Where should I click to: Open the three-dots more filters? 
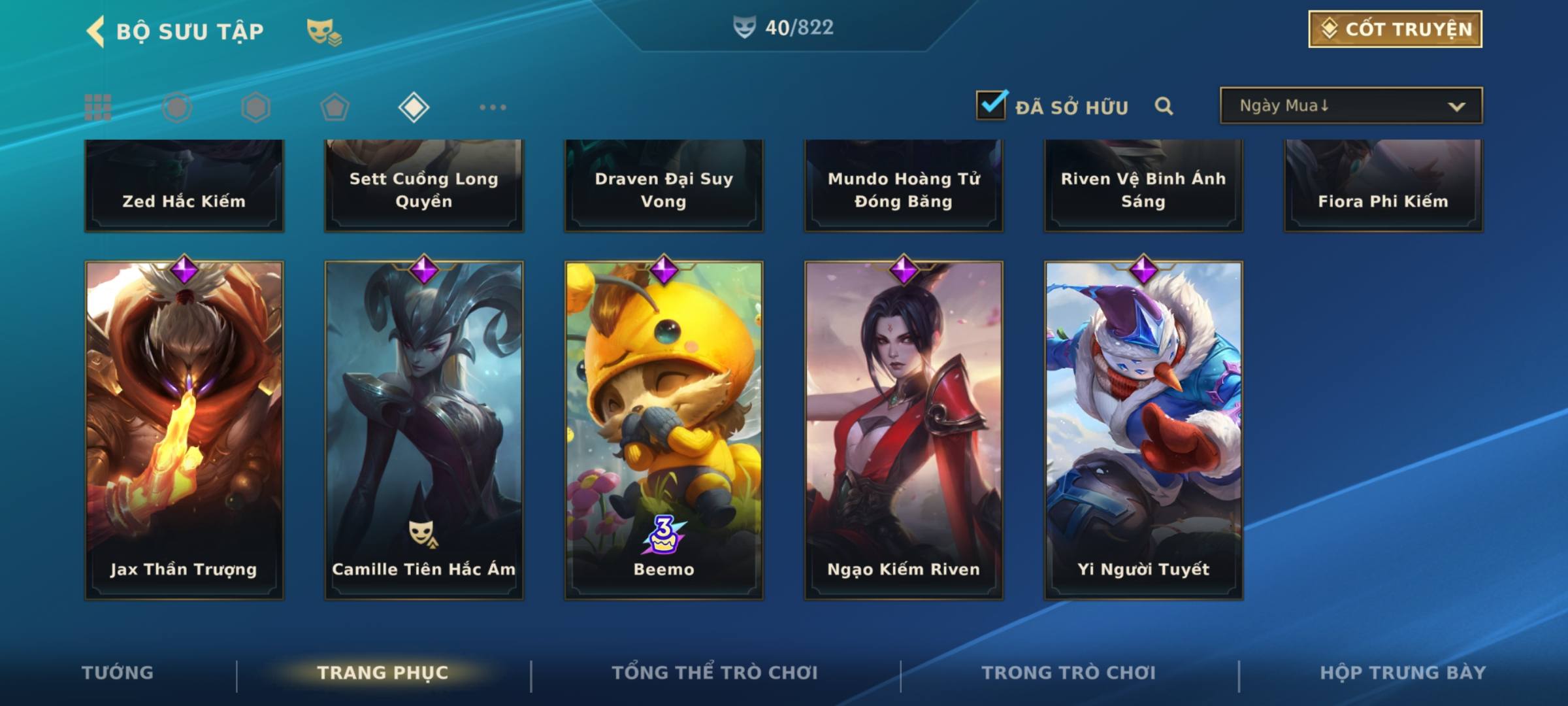493,107
